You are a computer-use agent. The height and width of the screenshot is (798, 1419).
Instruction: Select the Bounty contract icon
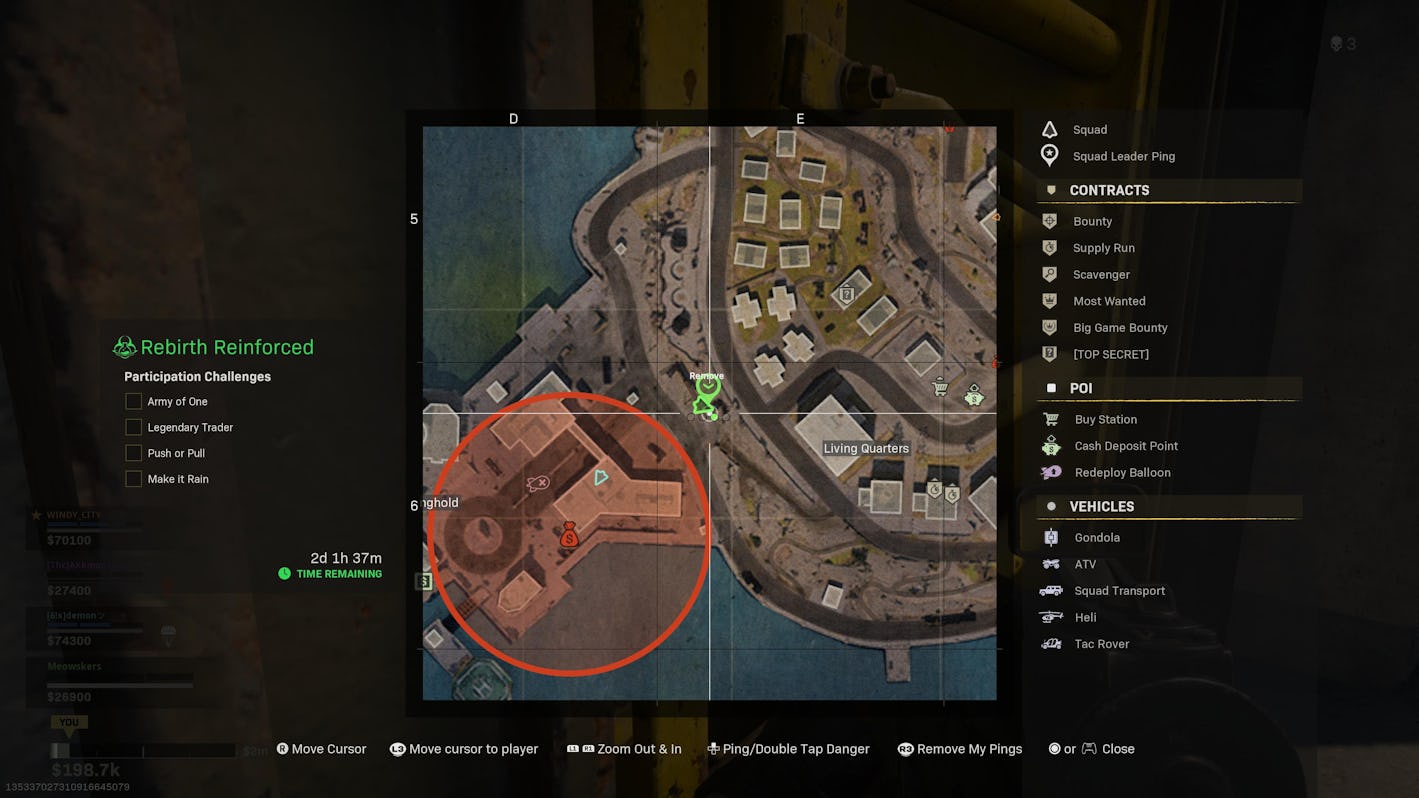(1049, 221)
